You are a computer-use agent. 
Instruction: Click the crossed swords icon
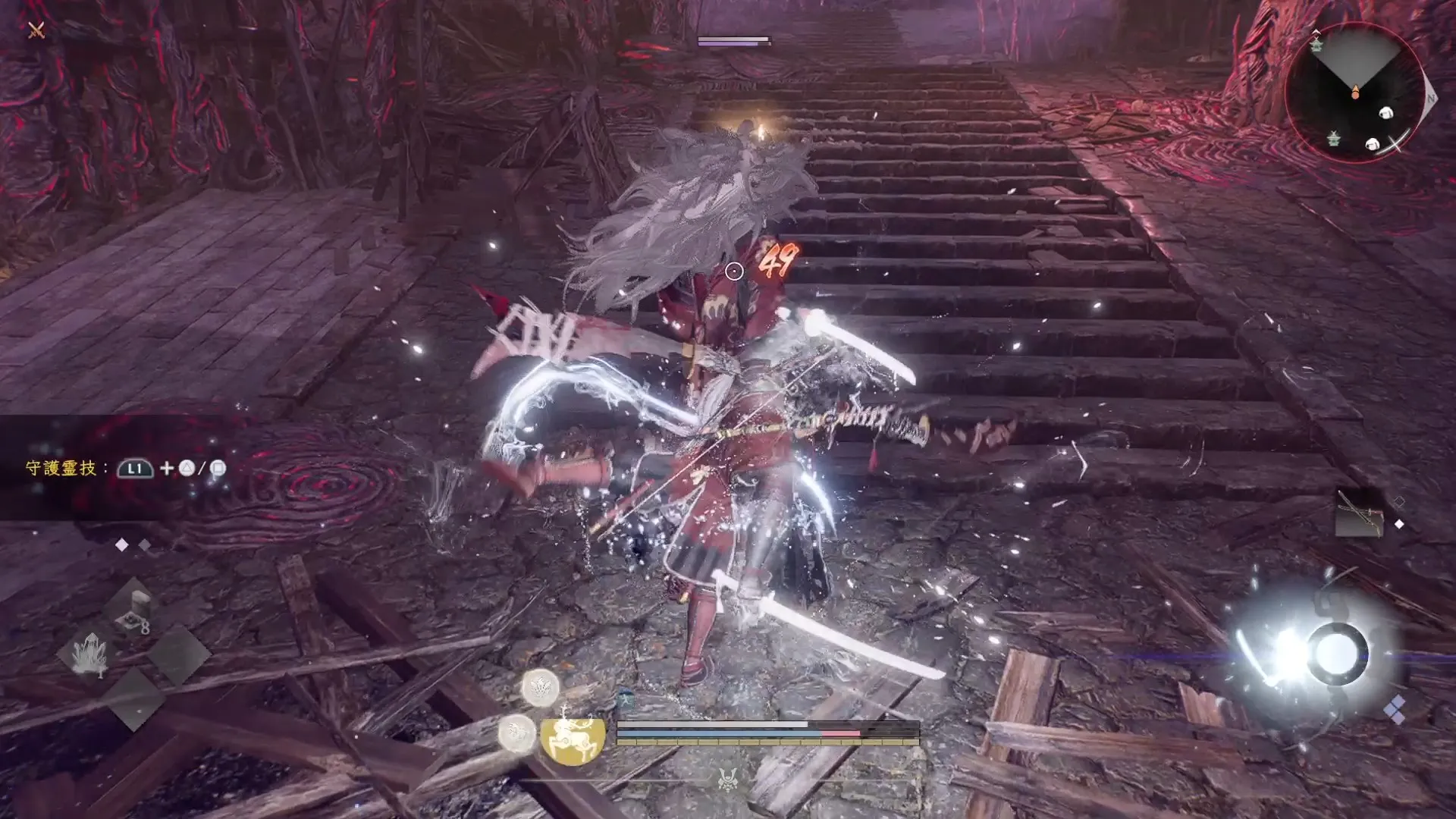pyautogui.click(x=36, y=30)
